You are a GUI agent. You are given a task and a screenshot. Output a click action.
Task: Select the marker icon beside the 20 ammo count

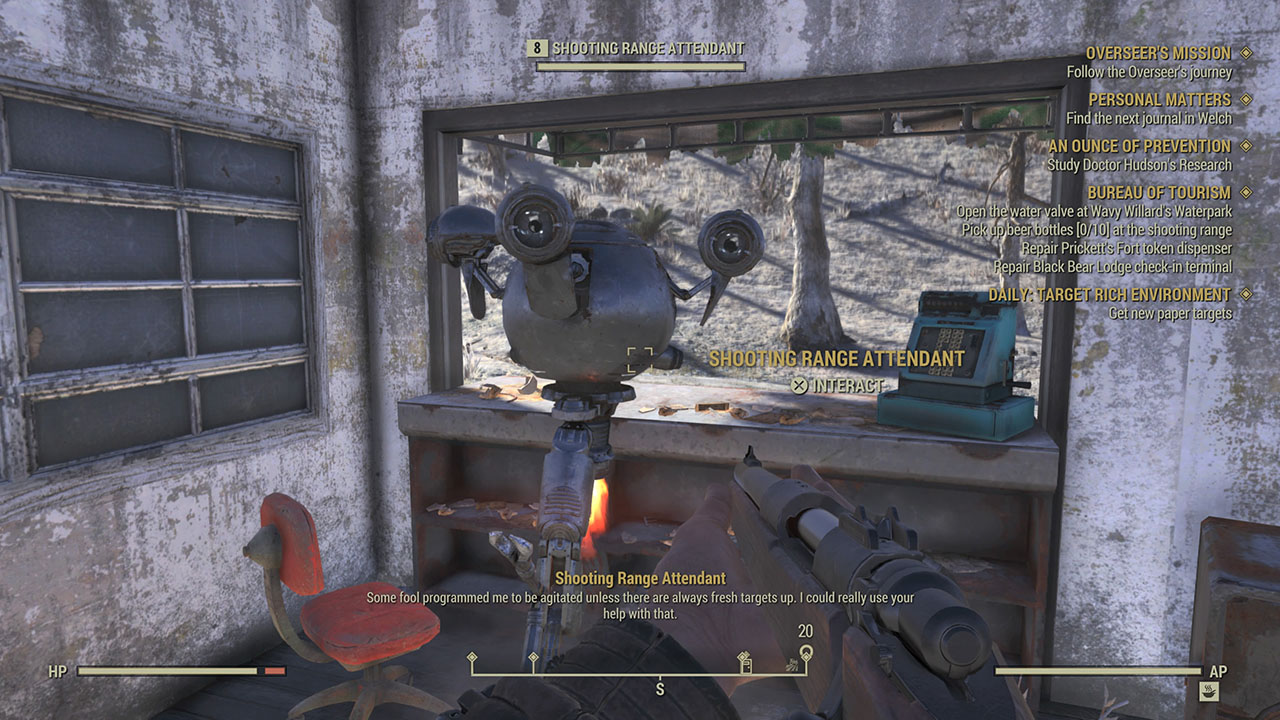(807, 653)
